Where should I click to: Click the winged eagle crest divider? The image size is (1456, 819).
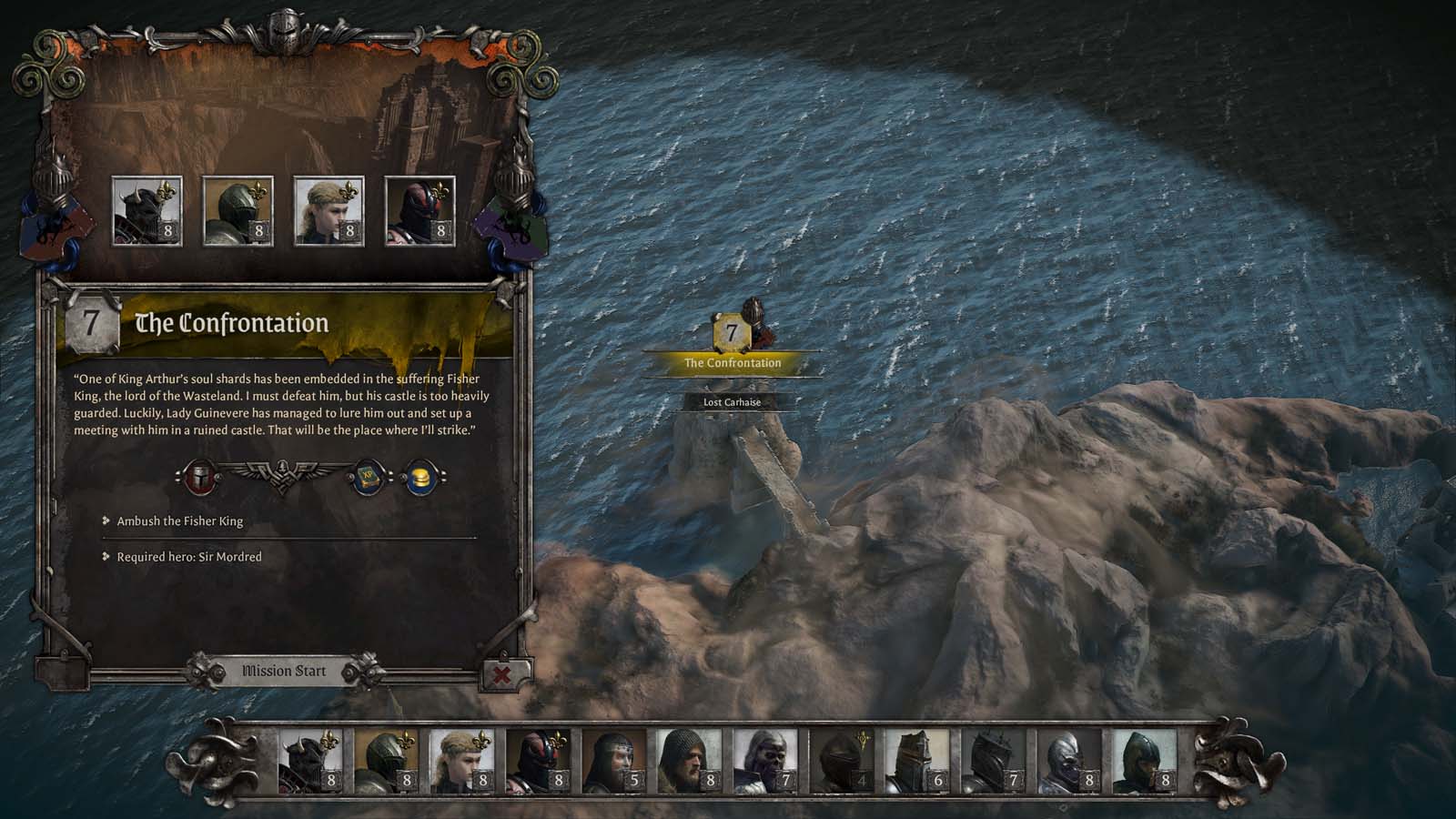tap(282, 472)
